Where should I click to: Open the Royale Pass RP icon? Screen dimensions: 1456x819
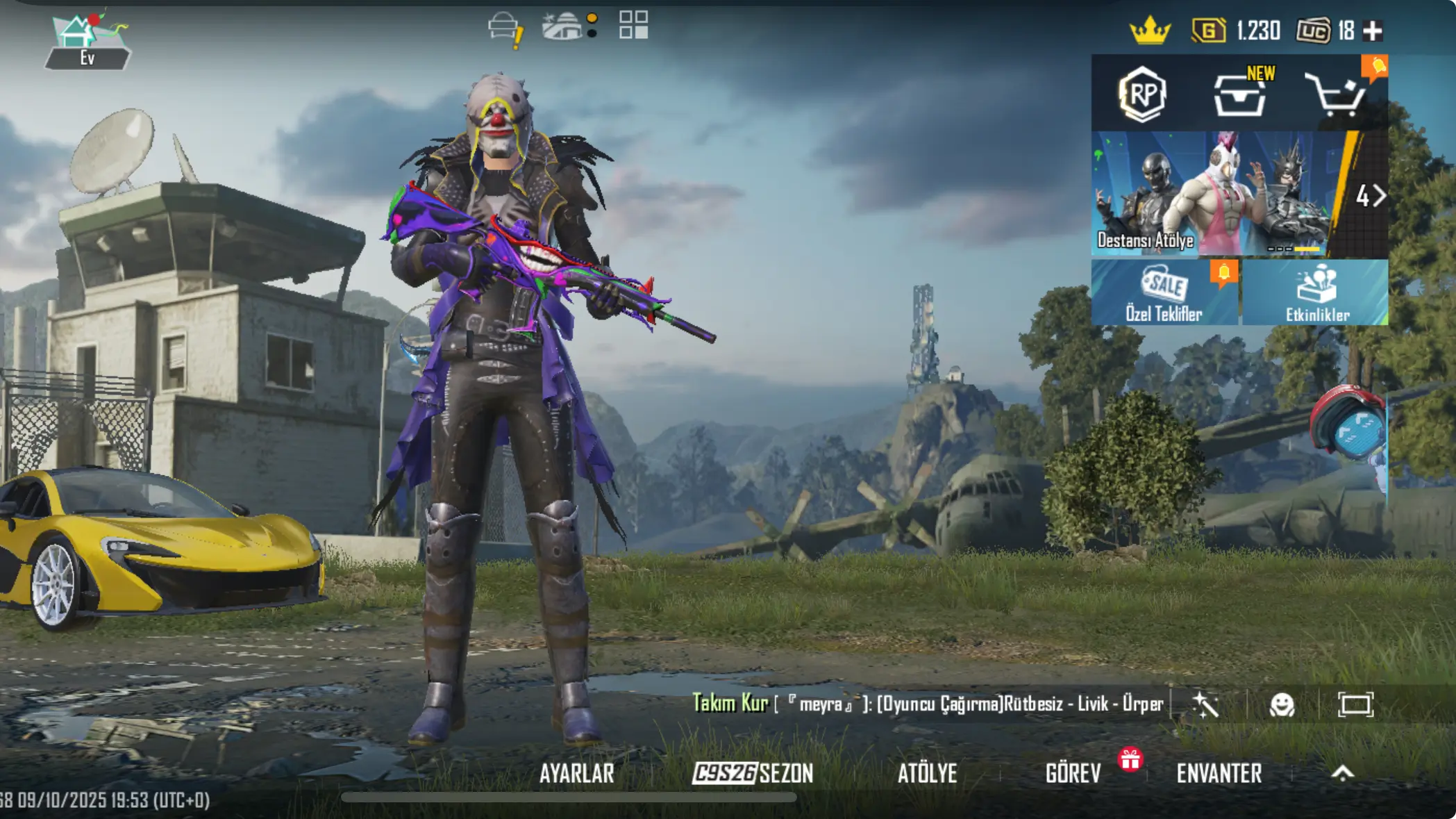point(1142,94)
